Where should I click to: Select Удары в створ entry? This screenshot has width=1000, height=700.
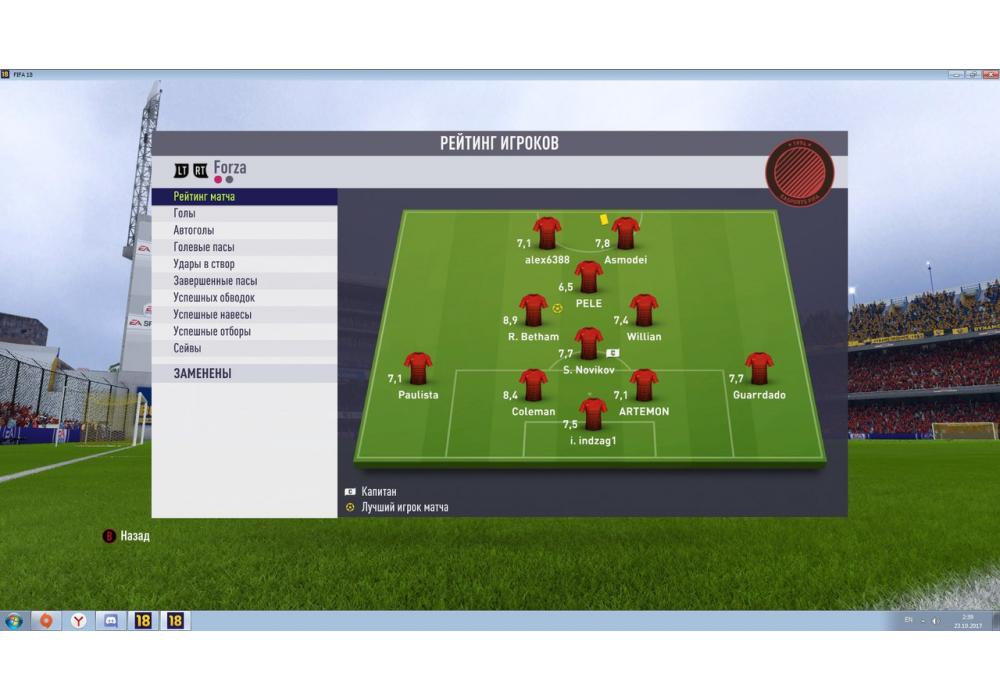243,264
